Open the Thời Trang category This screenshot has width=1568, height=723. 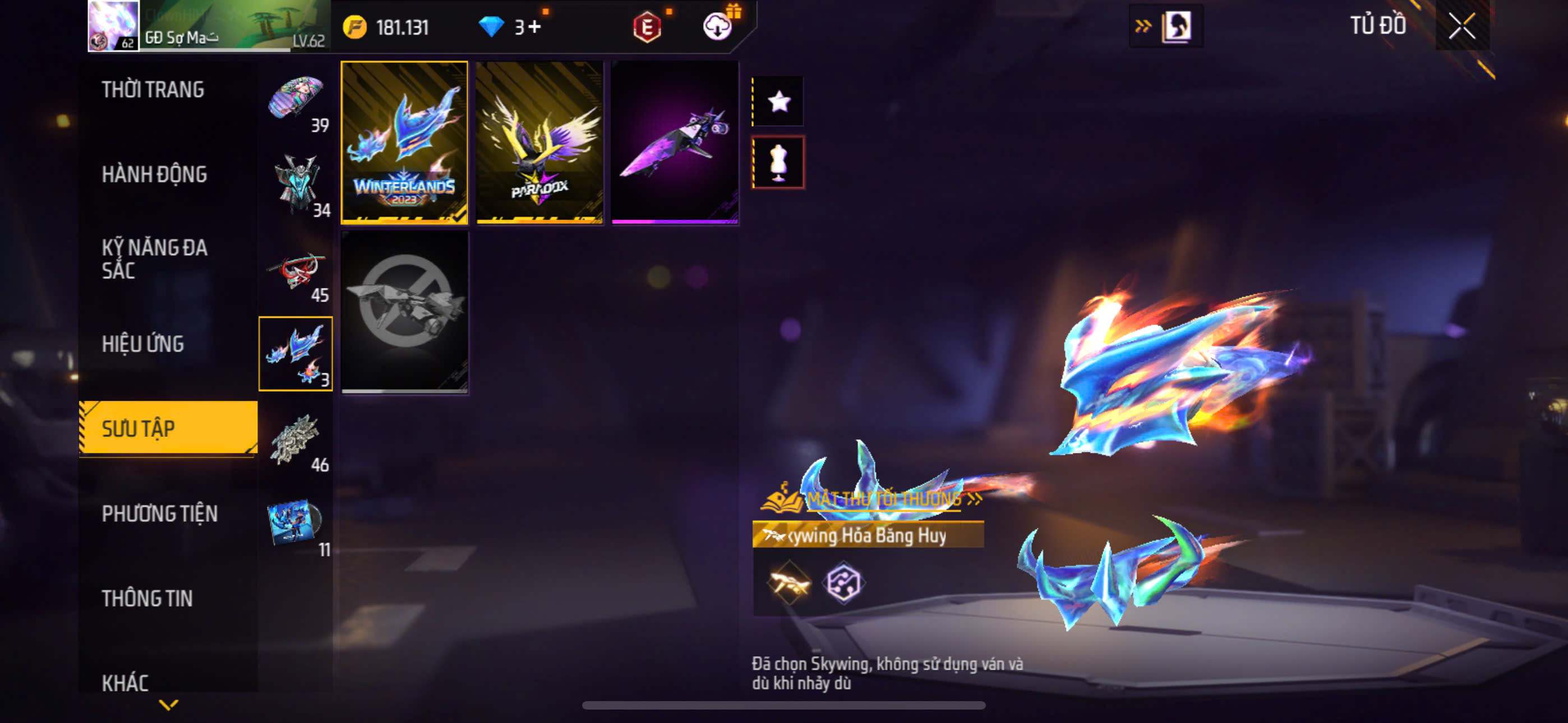click(153, 90)
